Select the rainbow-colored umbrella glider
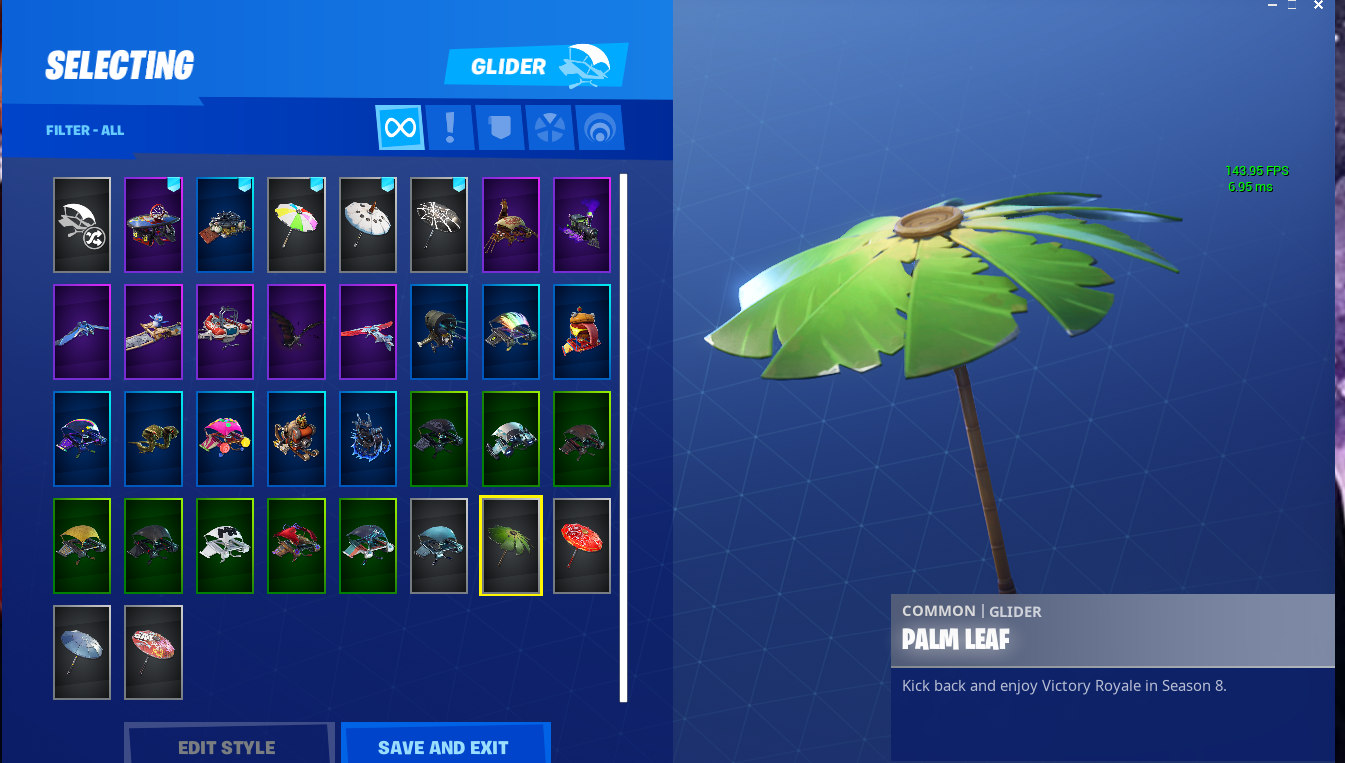This screenshot has width=1345, height=763. 296,224
